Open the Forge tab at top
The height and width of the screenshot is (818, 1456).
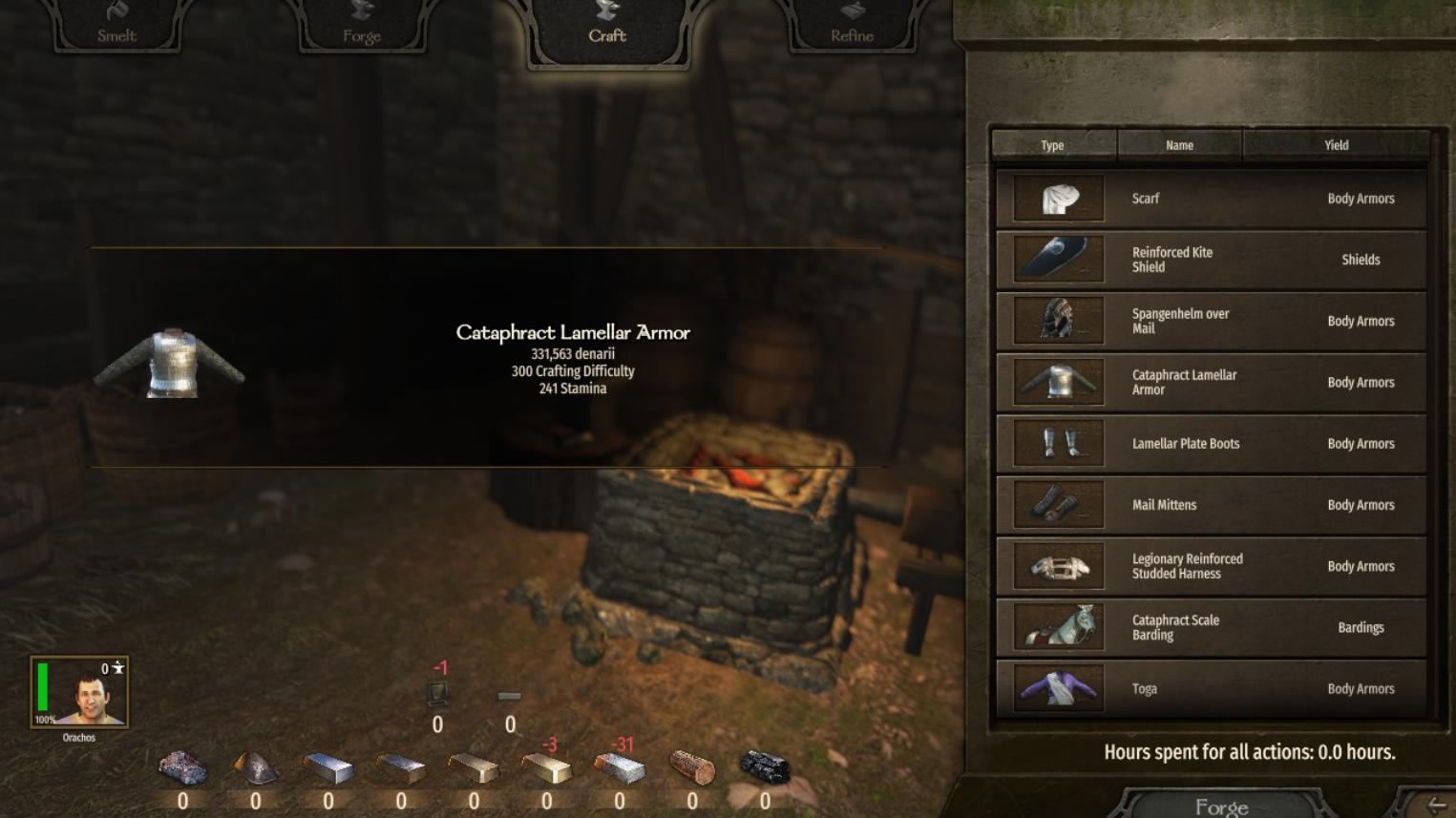point(362,26)
